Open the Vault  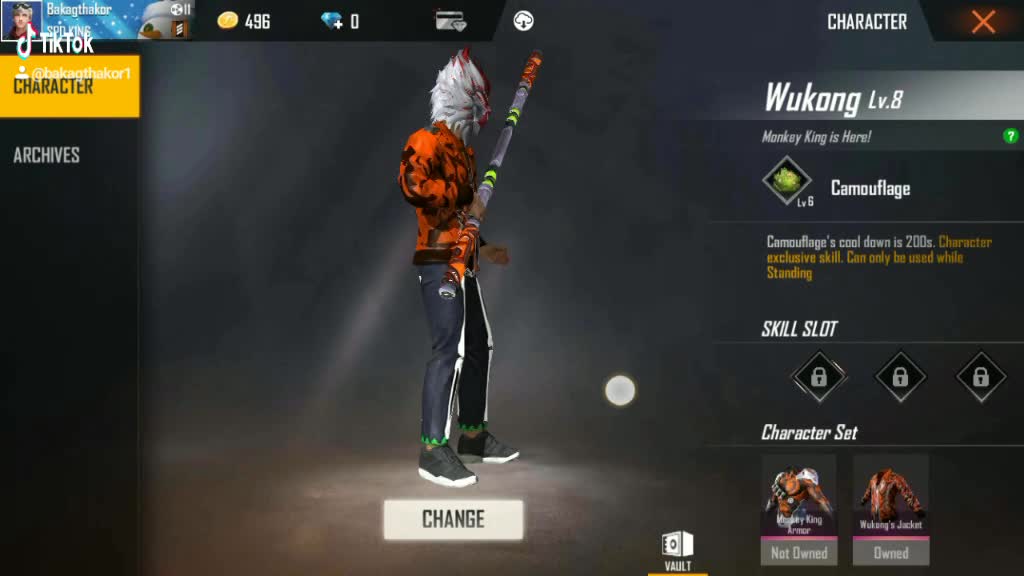[677, 550]
